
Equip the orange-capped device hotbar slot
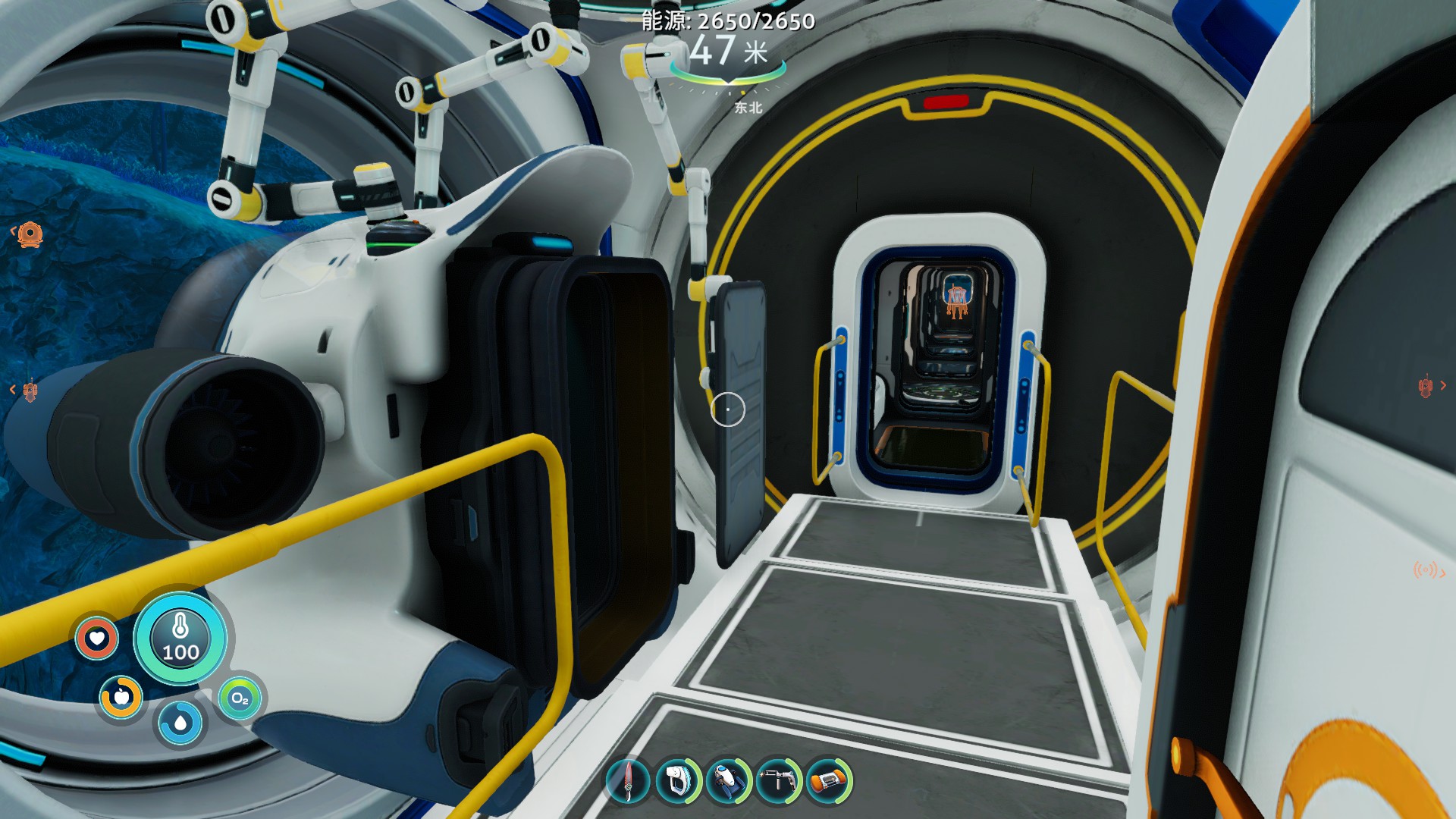(828, 780)
